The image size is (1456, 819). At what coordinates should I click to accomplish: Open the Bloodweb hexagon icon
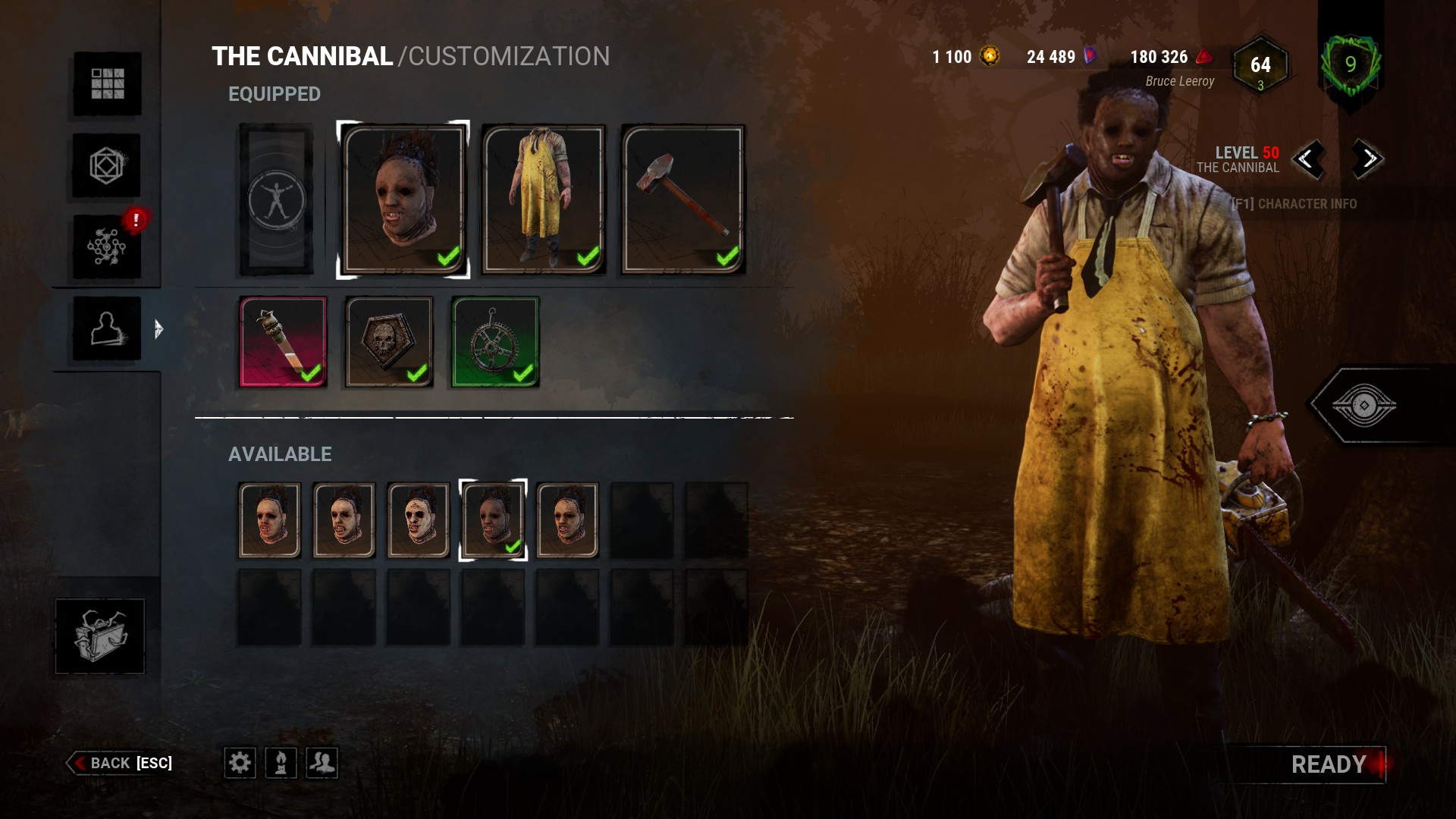tap(107, 166)
